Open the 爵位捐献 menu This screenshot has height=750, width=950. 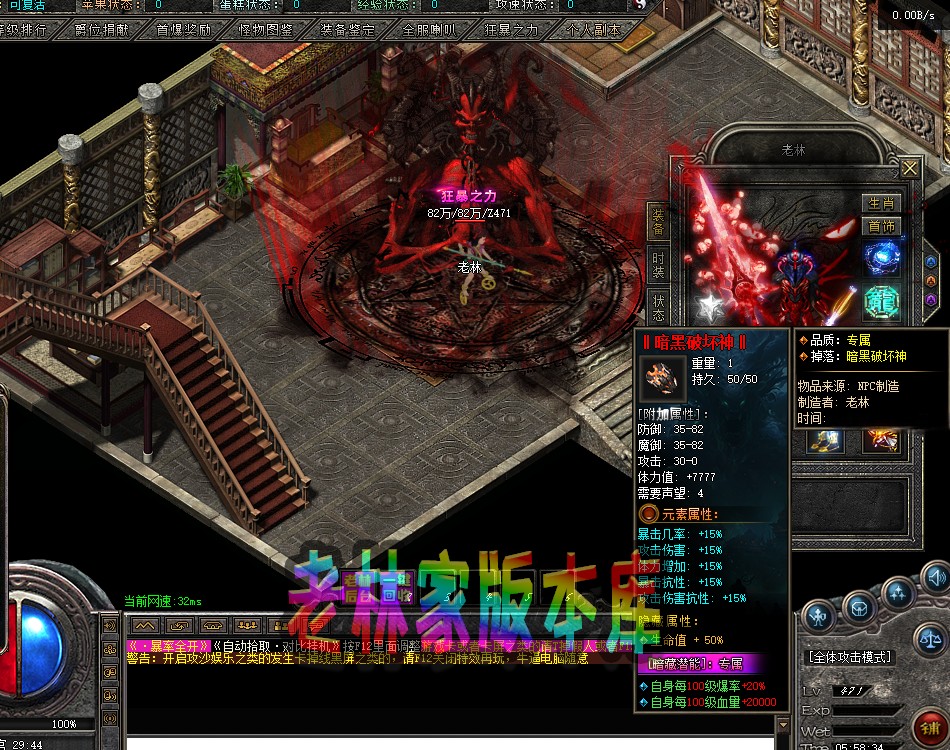click(101, 30)
